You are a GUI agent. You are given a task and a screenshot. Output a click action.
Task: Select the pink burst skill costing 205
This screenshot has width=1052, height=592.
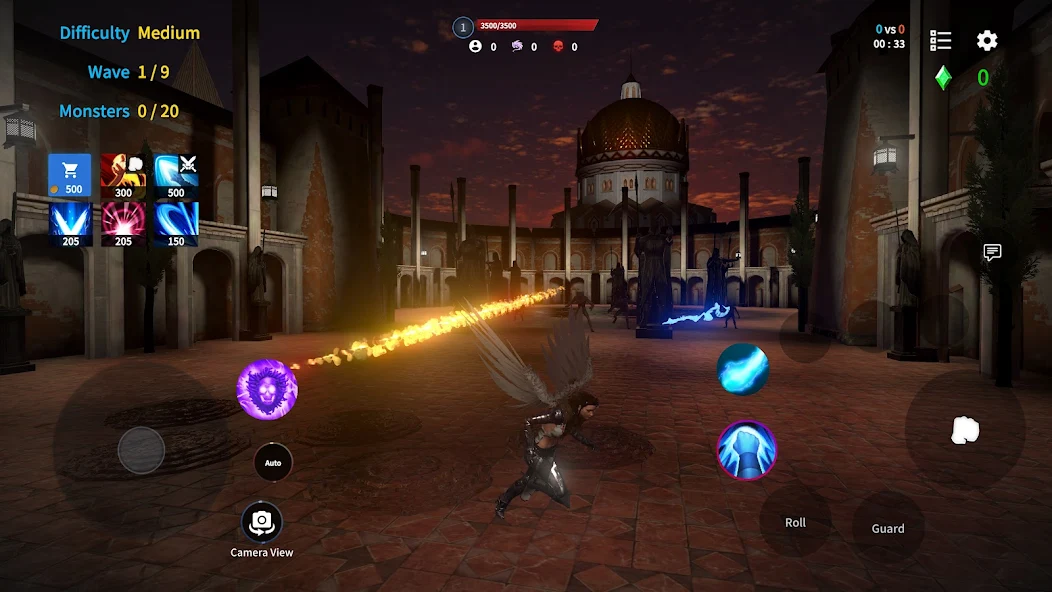pos(123,224)
